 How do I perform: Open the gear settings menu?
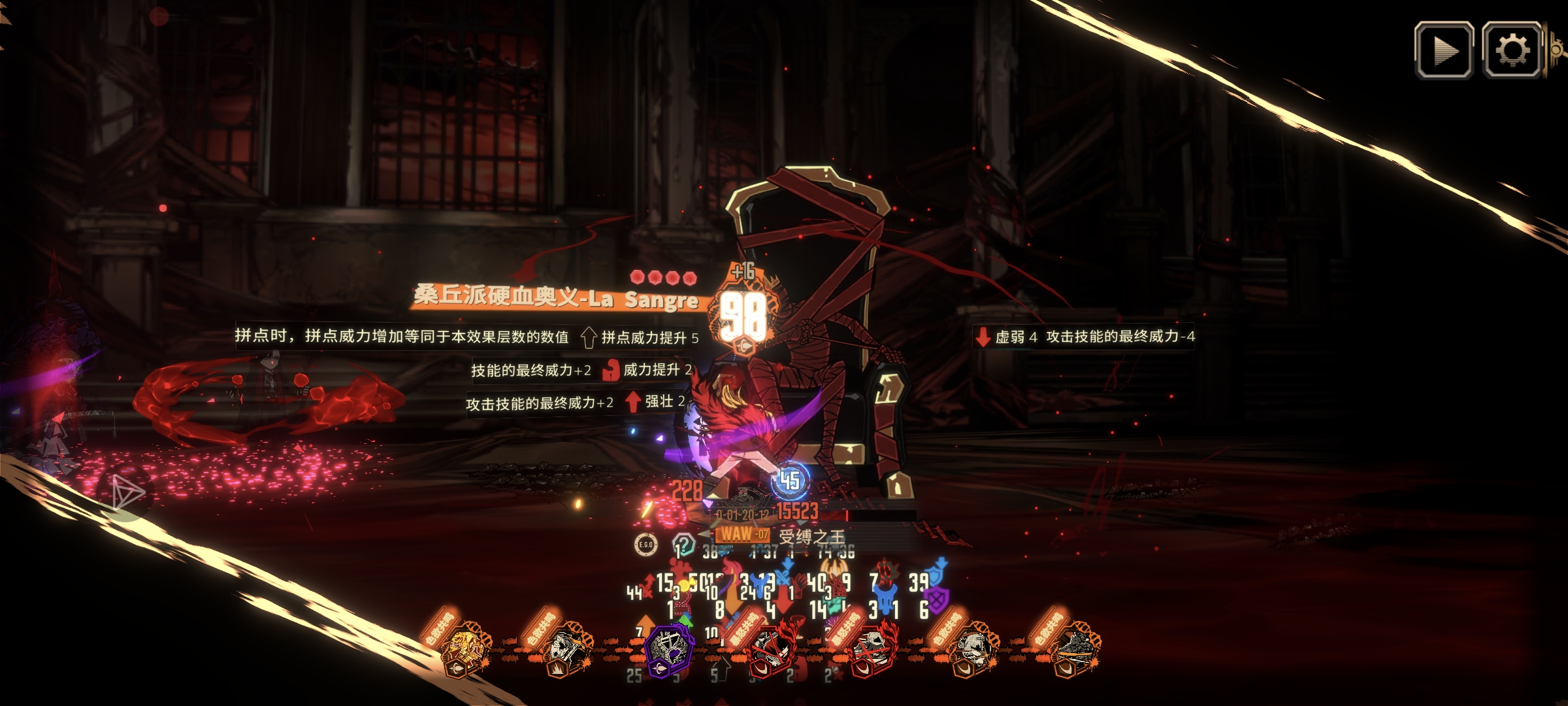[x=1512, y=50]
